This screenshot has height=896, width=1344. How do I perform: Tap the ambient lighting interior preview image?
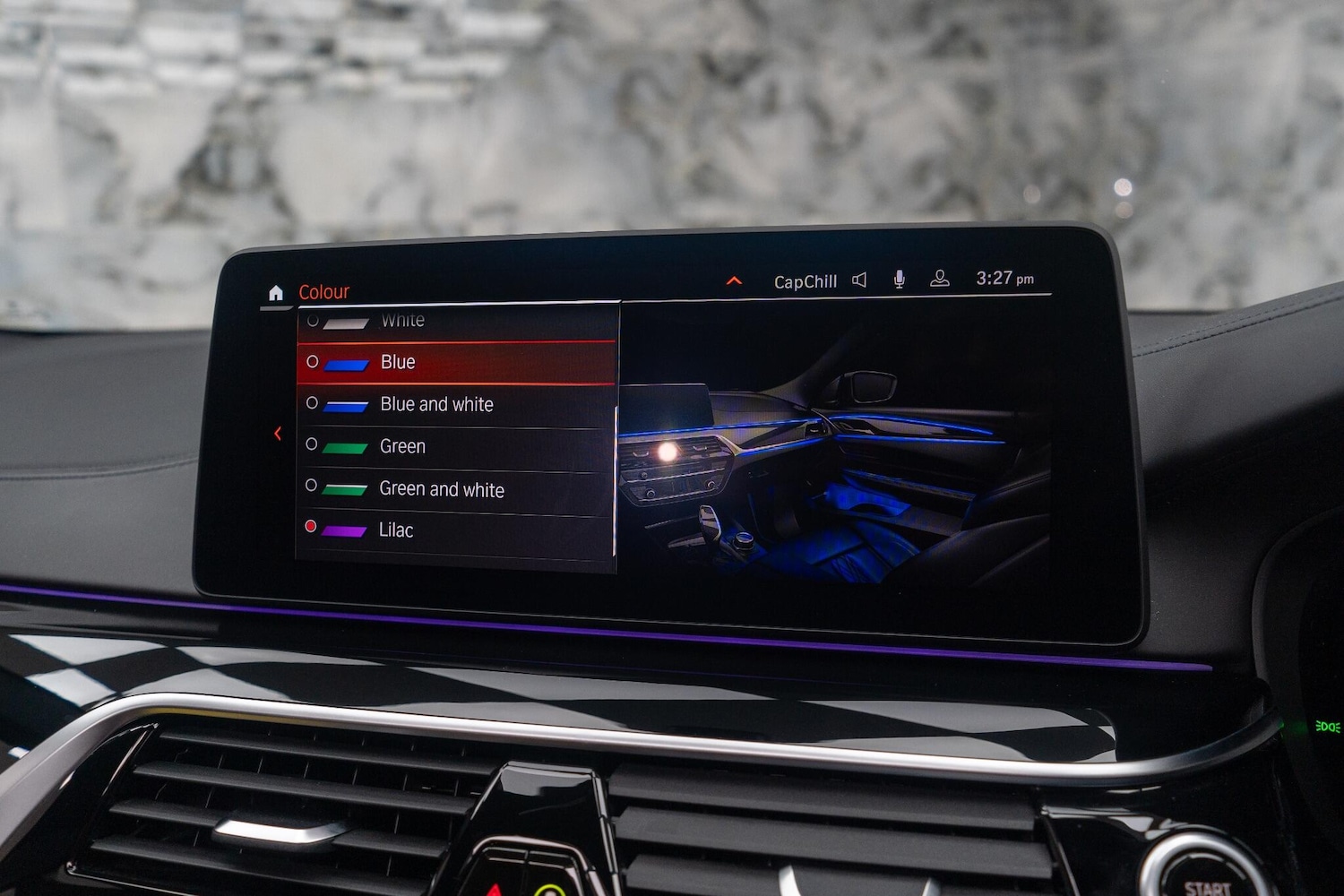coord(833,448)
